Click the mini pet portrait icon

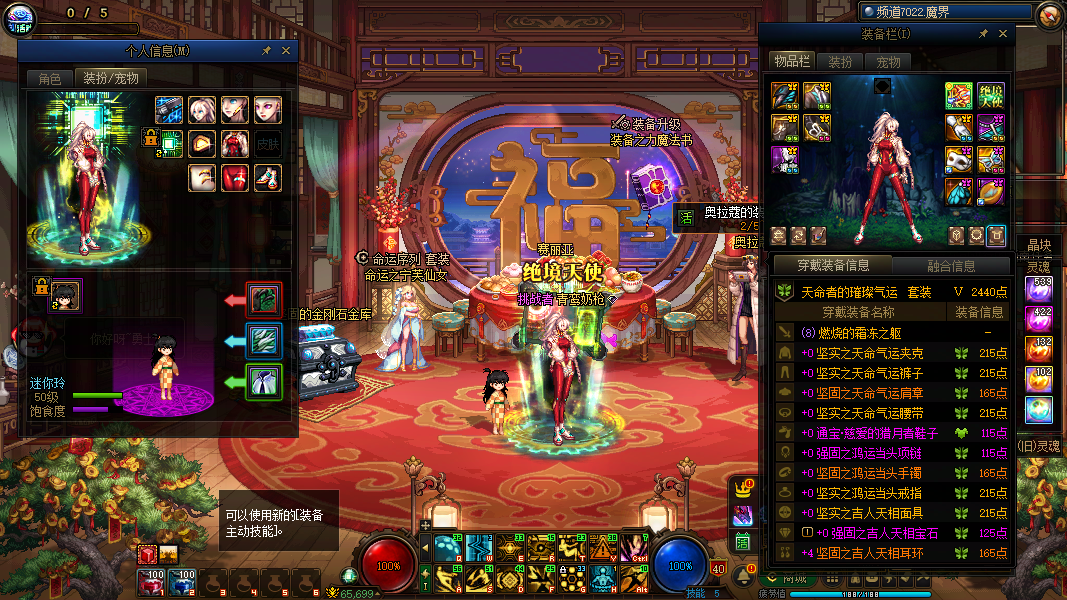(x=66, y=295)
